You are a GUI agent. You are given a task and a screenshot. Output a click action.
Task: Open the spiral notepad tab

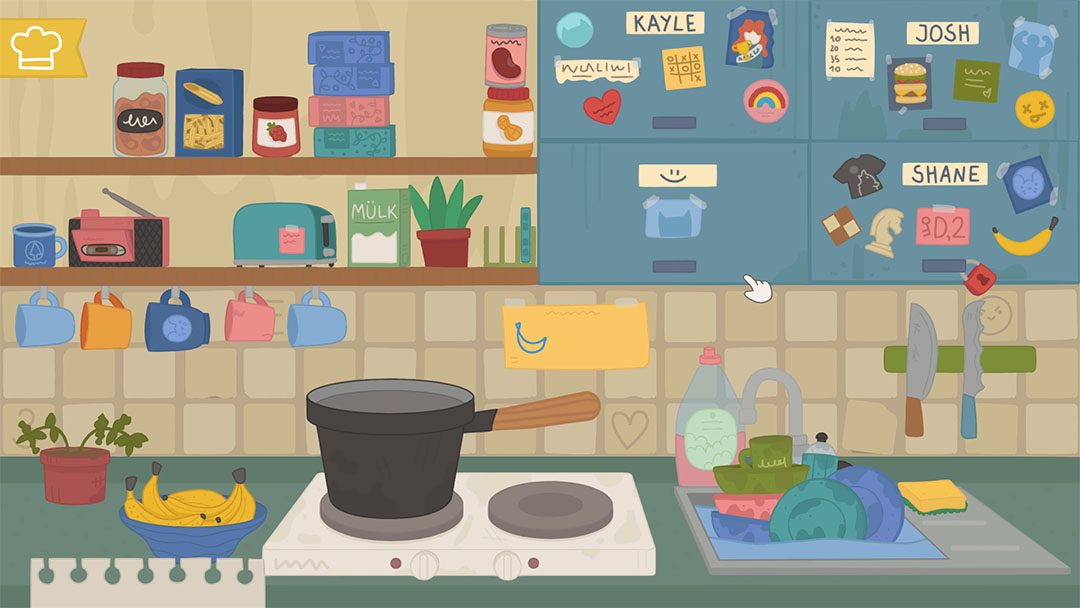click(x=146, y=584)
